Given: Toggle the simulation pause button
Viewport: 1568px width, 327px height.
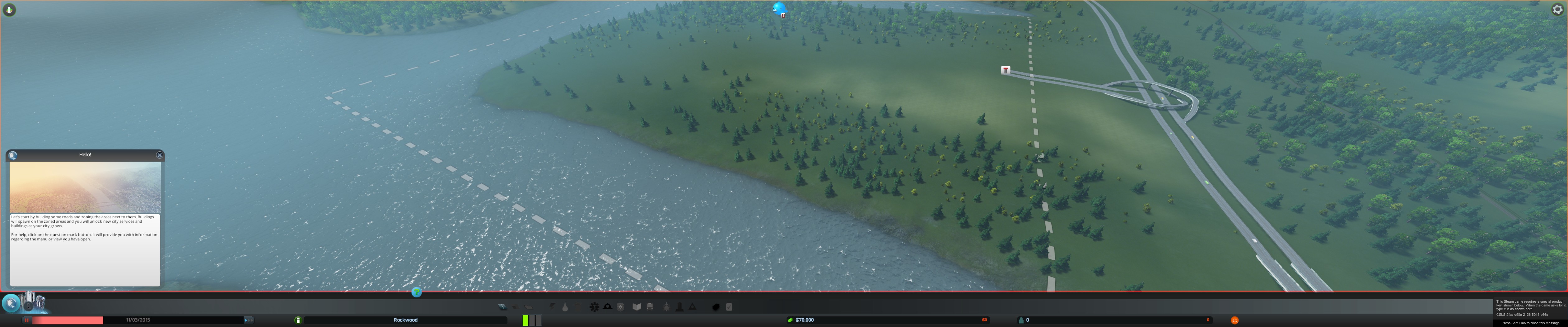Looking at the screenshot, I should (26, 320).
